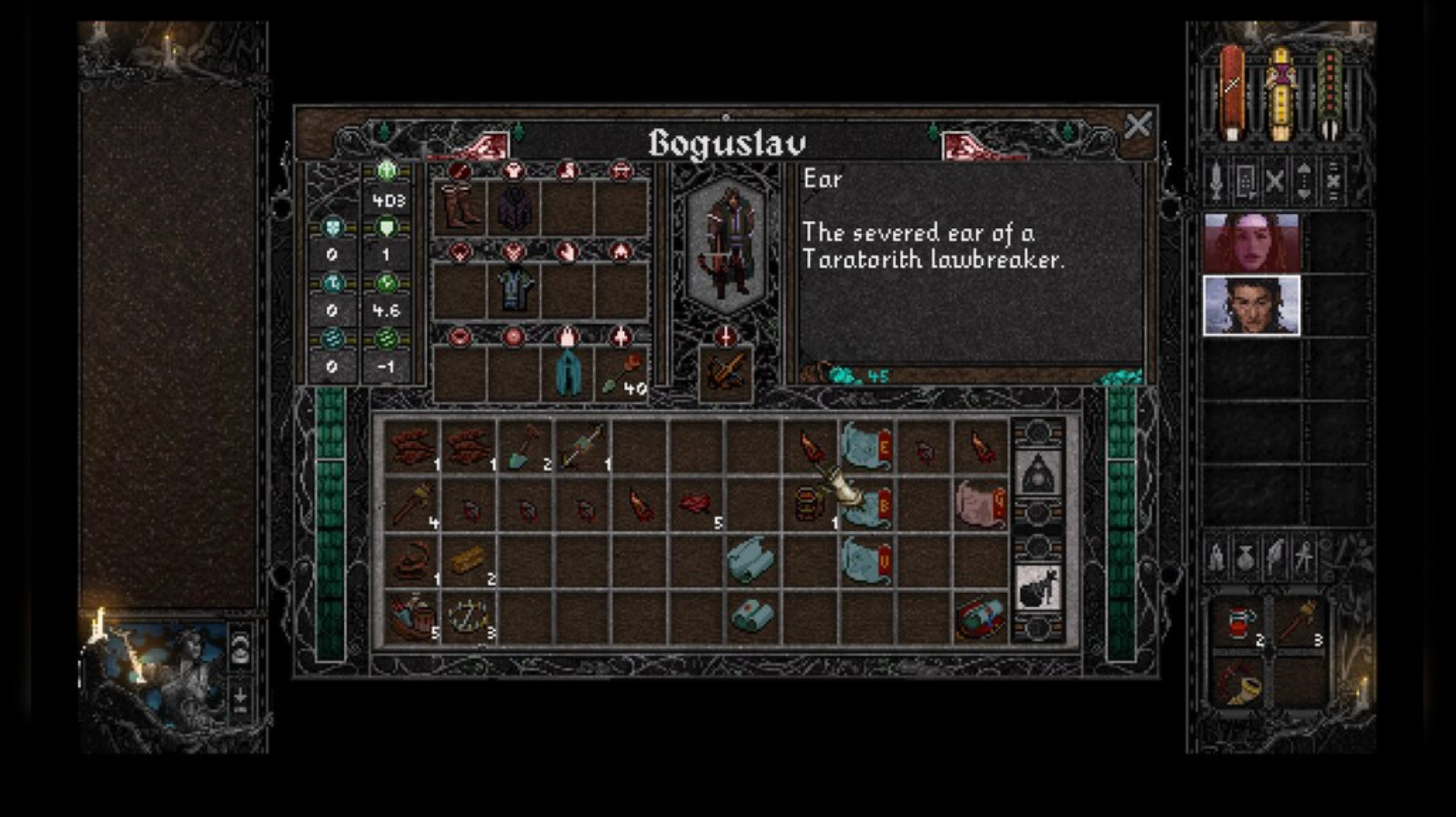
Task: Select the torch stack of four
Action: click(412, 504)
